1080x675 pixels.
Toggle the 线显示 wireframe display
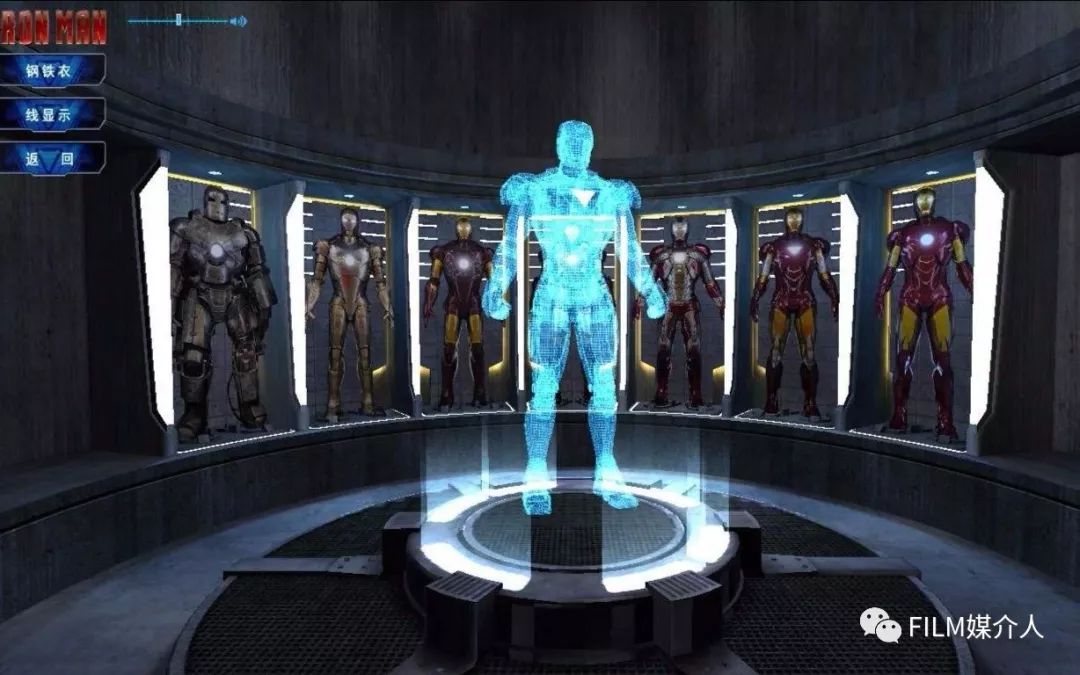pos(51,115)
